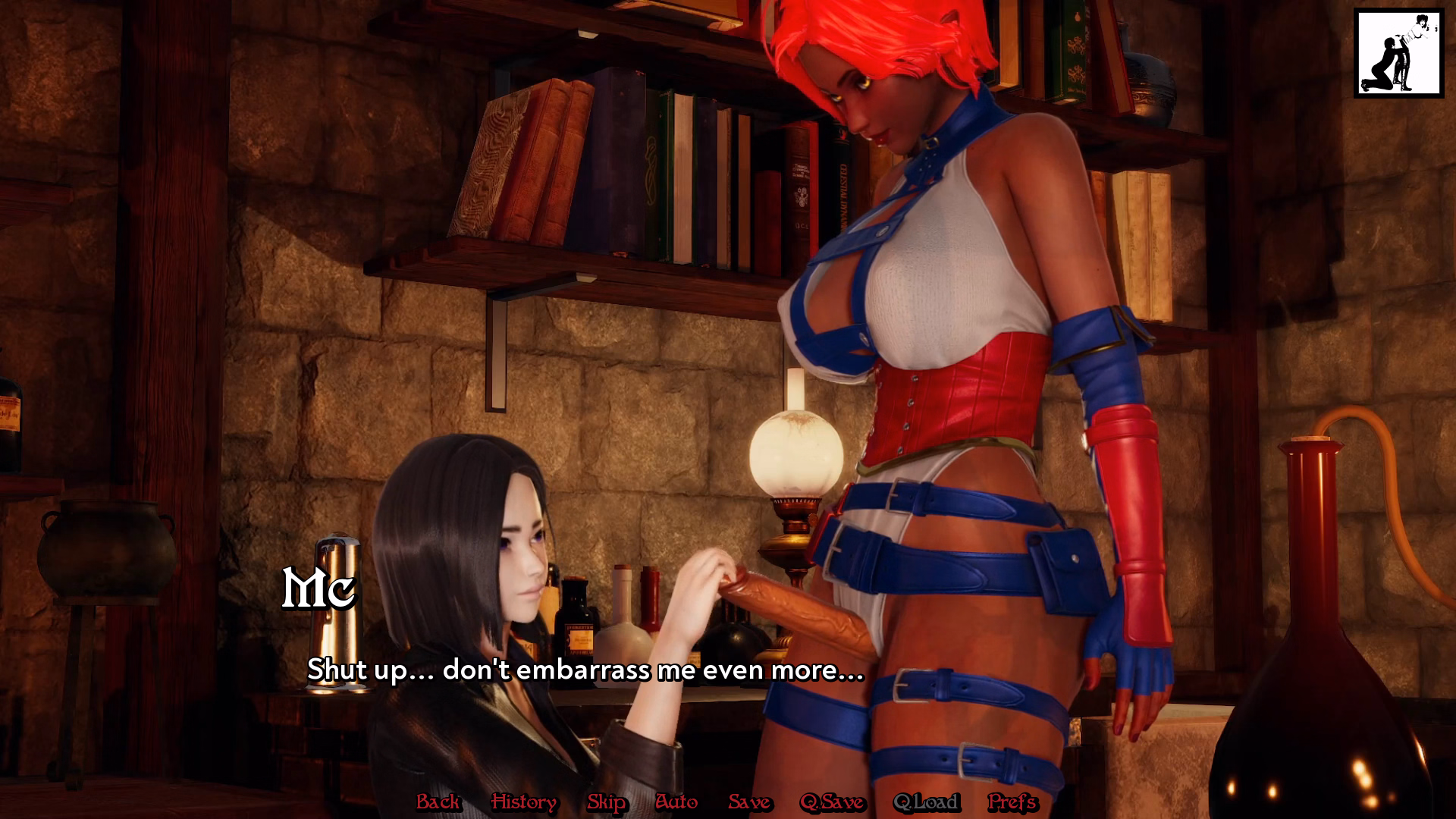Load the most recent Q.Load save
This screenshot has height=819, width=1456.
(x=927, y=802)
